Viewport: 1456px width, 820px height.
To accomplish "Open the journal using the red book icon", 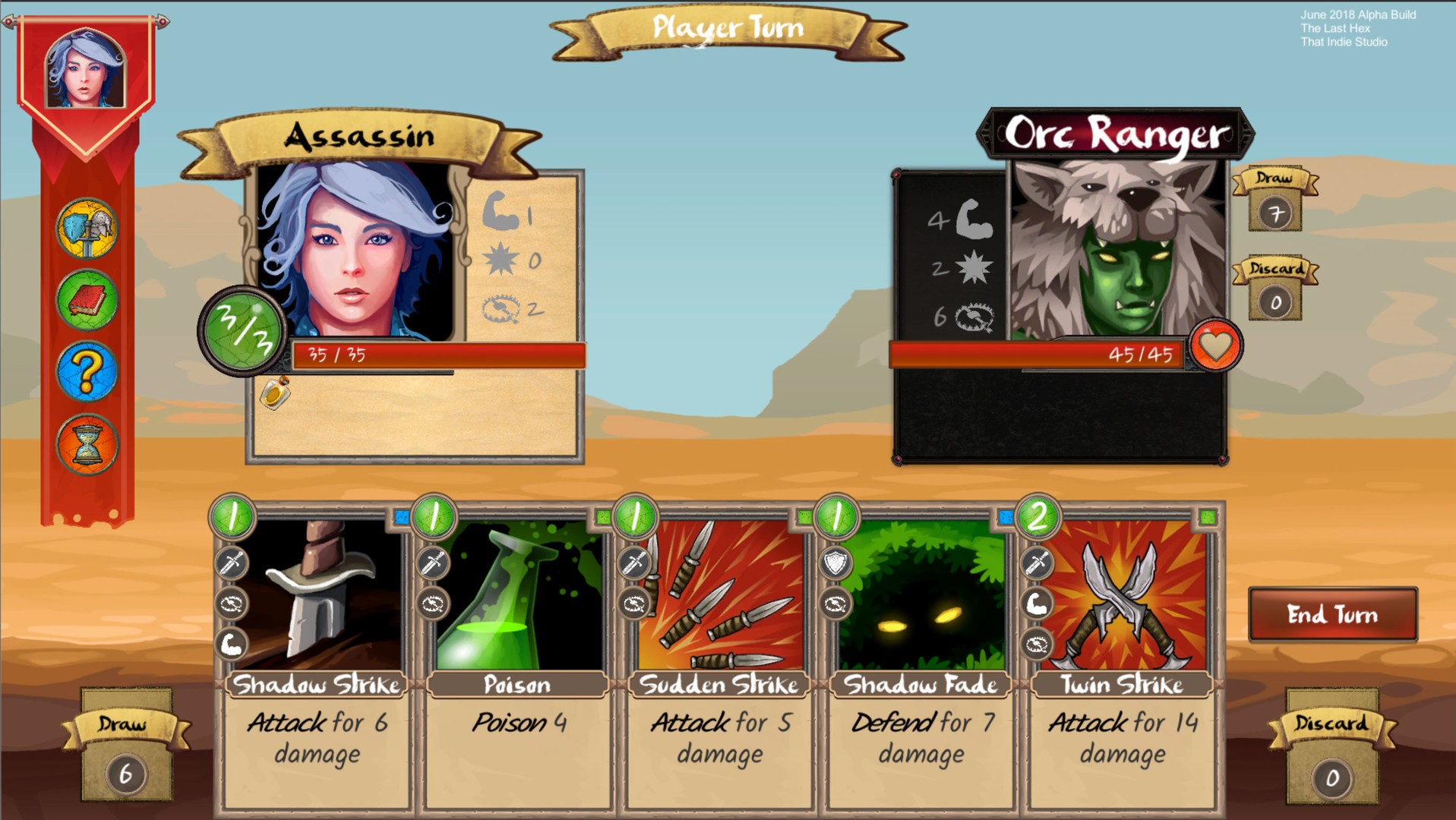I will click(87, 300).
